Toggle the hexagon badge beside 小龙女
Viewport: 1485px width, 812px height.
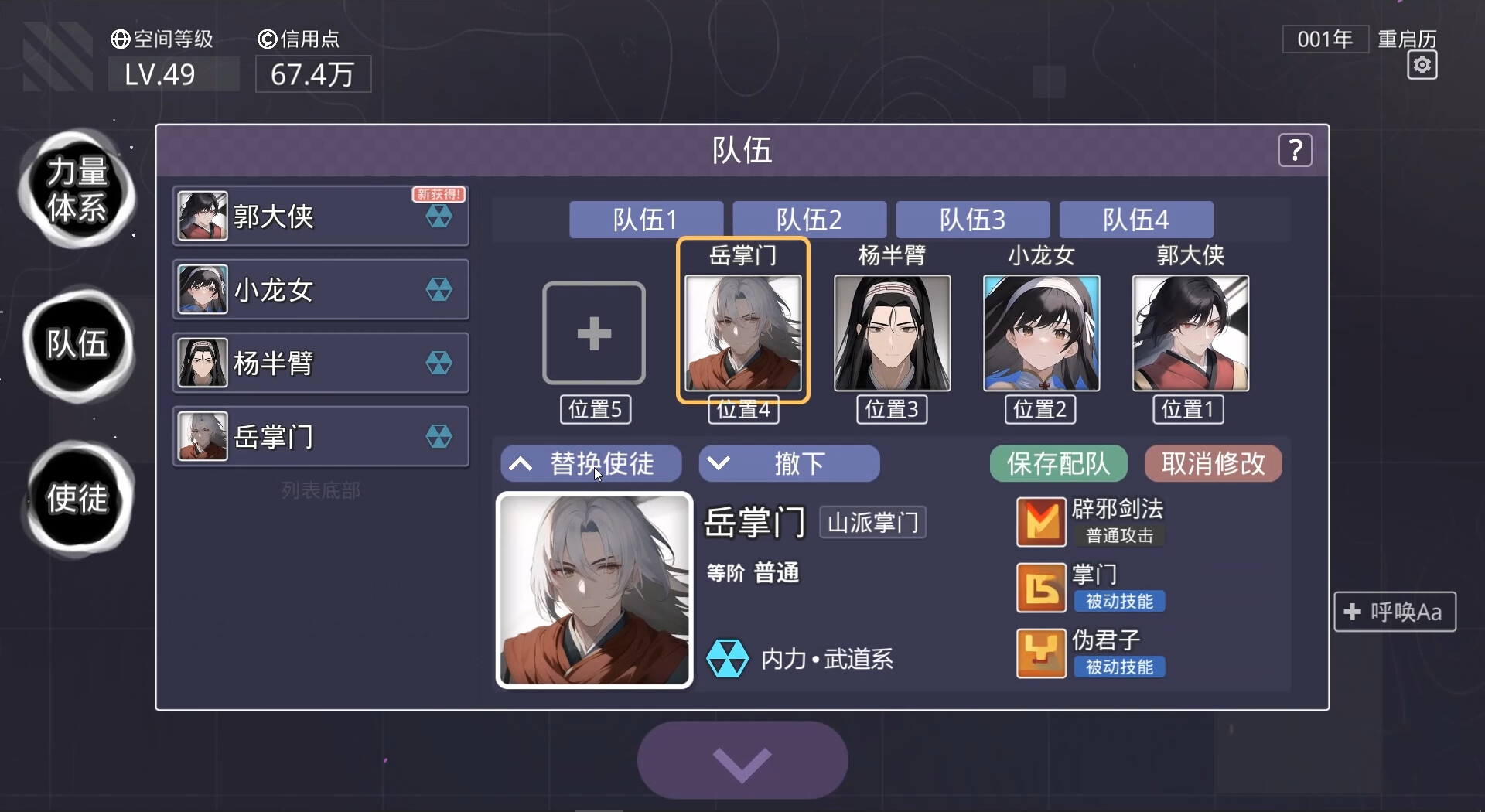[x=439, y=289]
